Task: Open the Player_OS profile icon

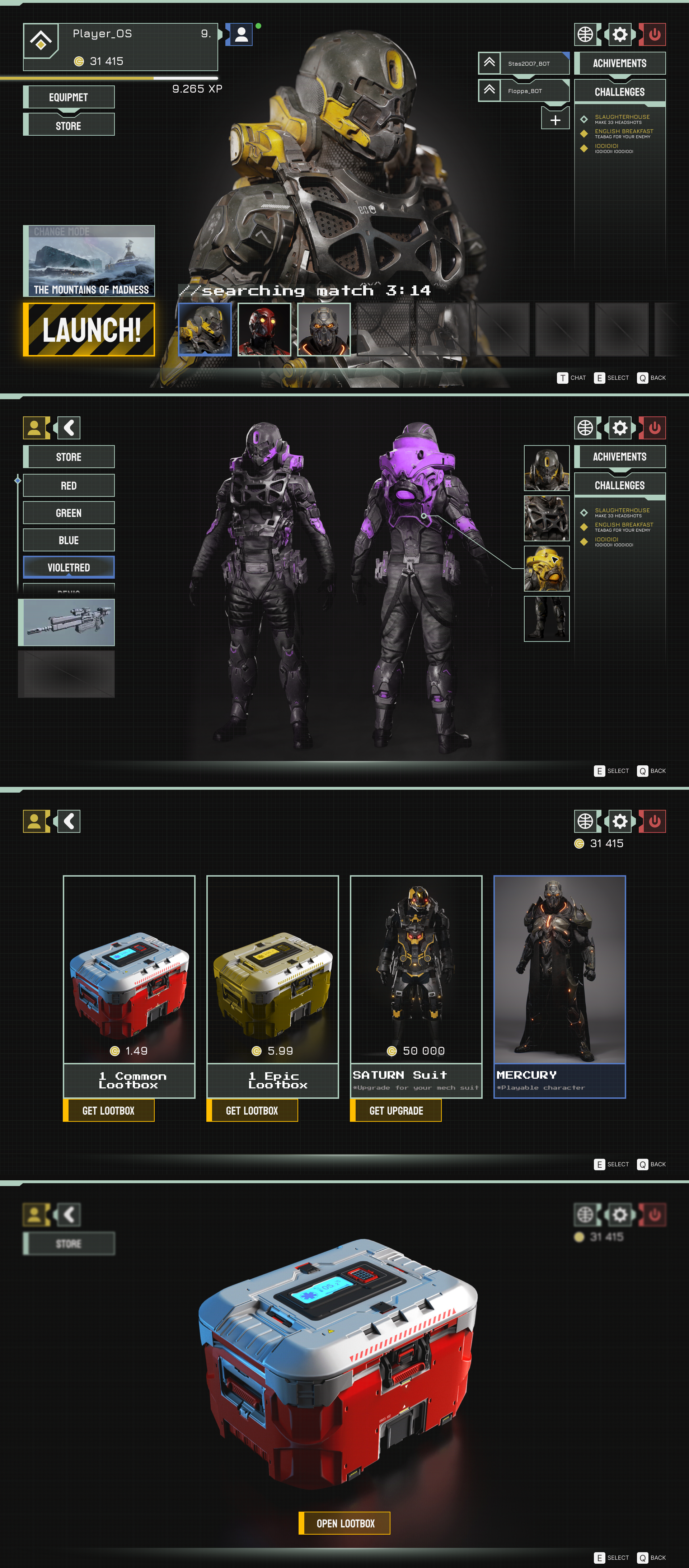Action: 242,35
